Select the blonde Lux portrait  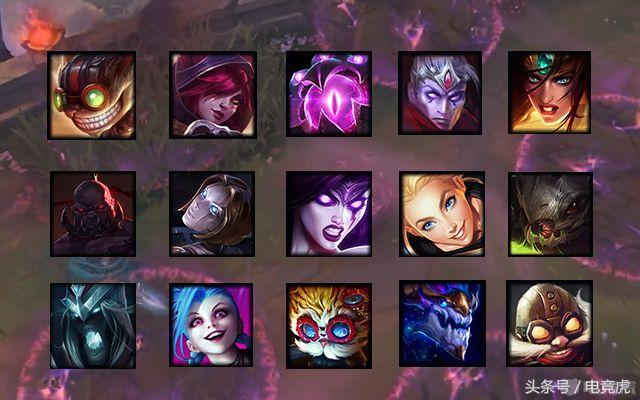tap(442, 213)
